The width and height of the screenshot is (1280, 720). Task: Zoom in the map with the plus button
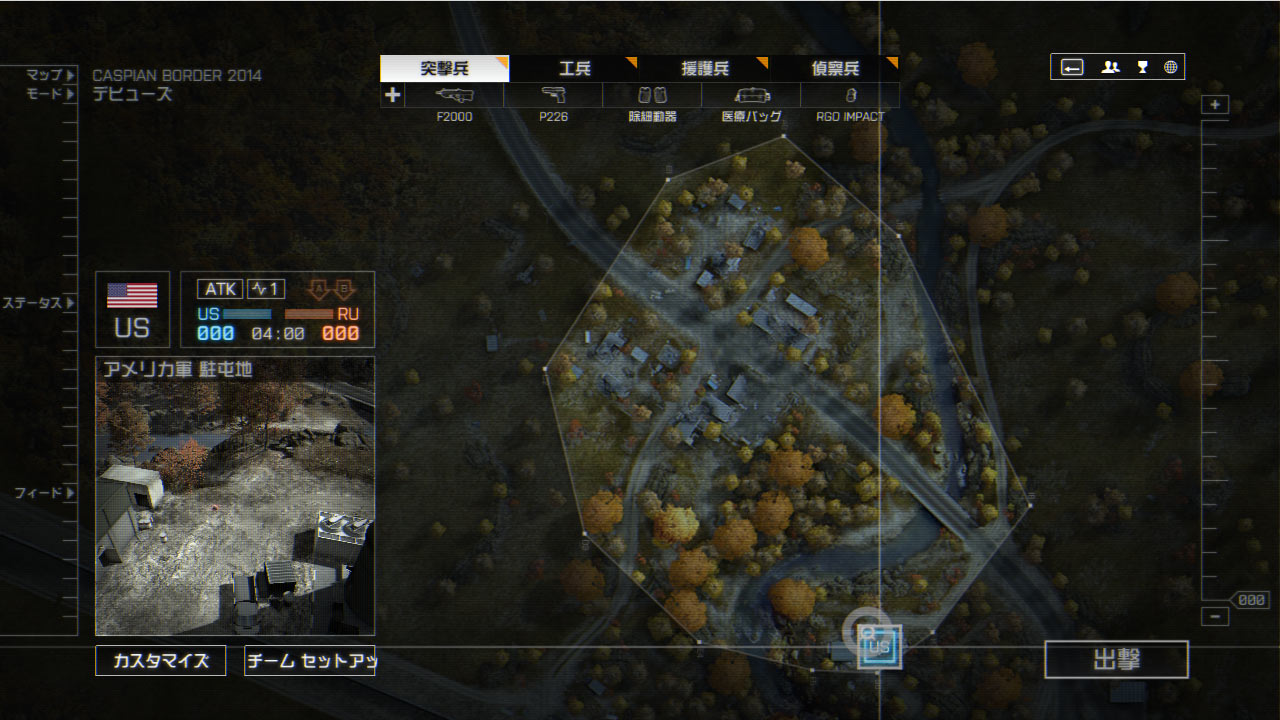[x=1215, y=105]
